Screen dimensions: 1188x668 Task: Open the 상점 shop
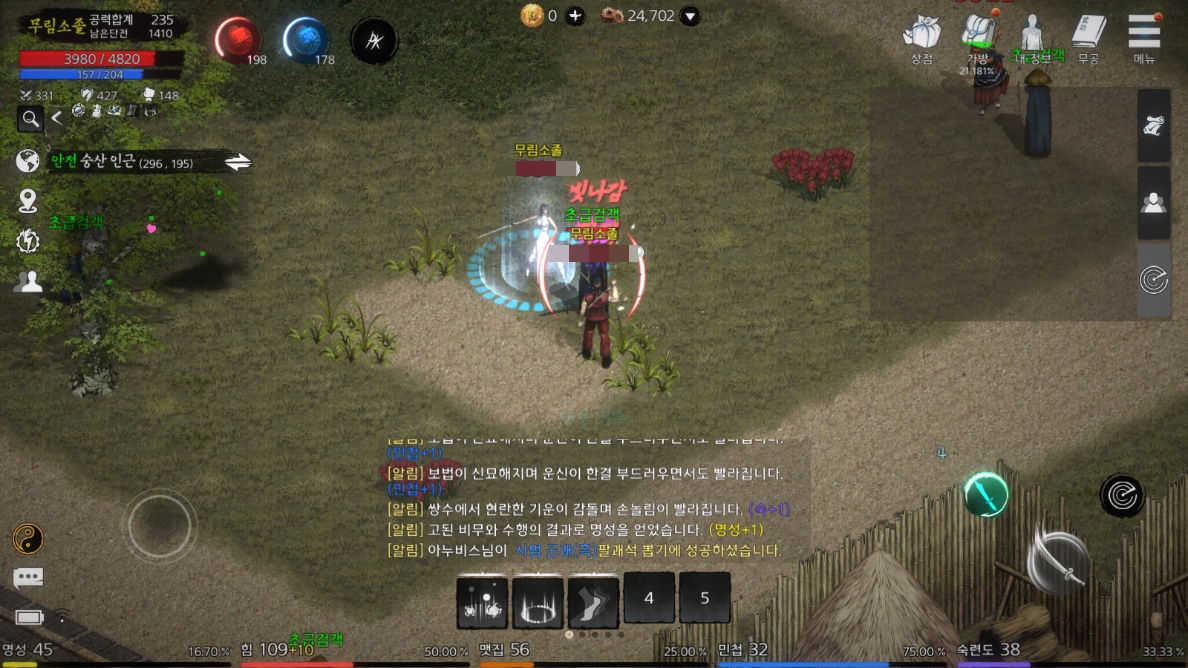[921, 35]
